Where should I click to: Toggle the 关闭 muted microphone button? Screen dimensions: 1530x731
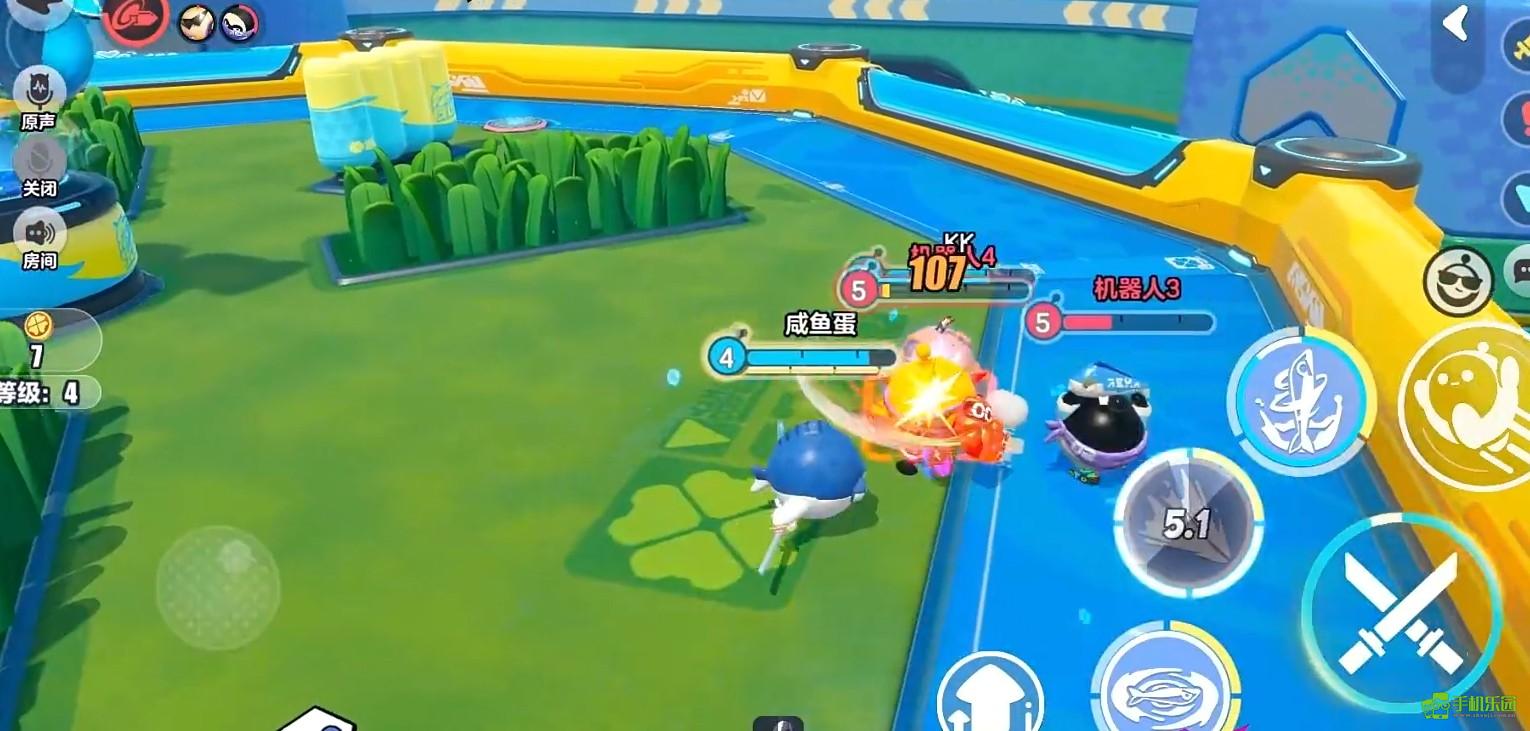tap(40, 162)
